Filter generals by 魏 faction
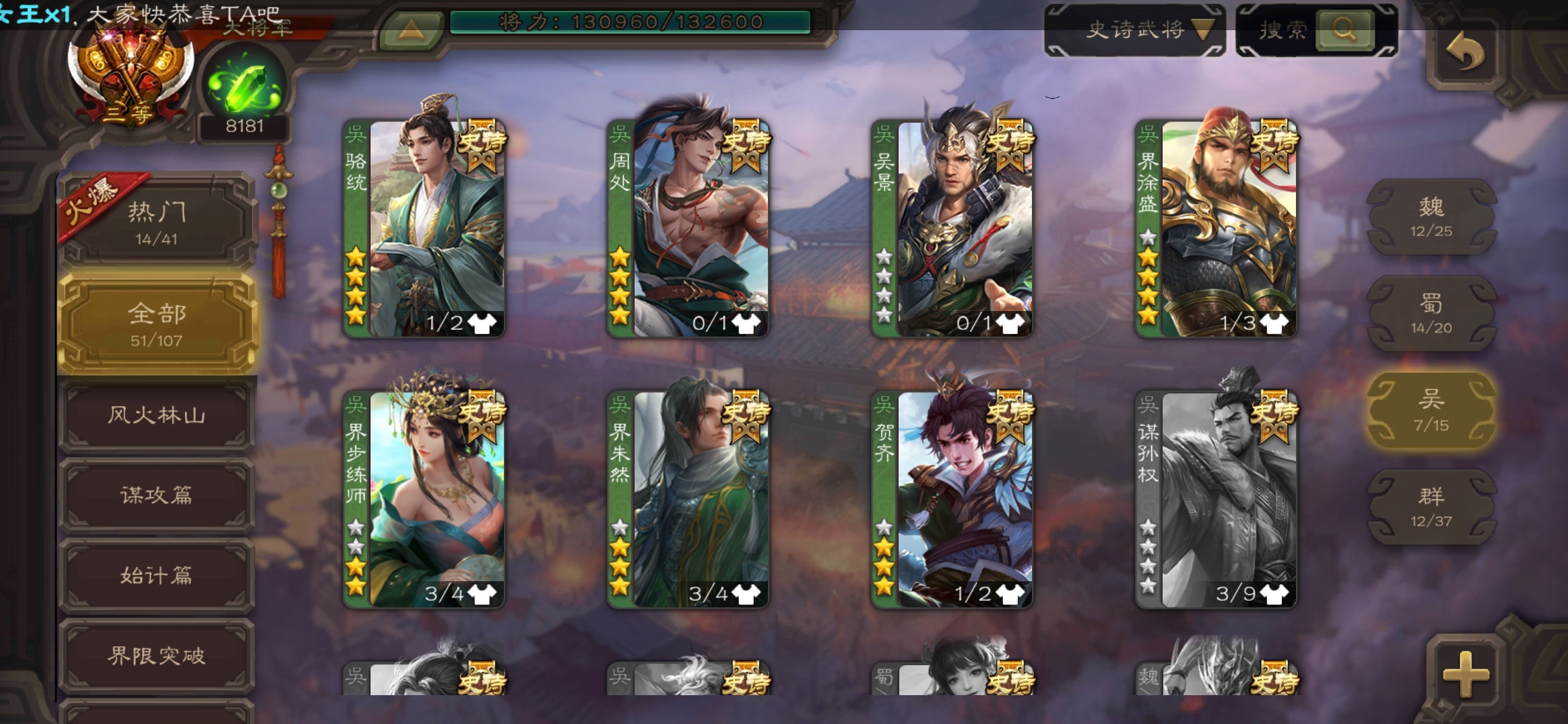Image resolution: width=1568 pixels, height=724 pixels. [x=1431, y=217]
